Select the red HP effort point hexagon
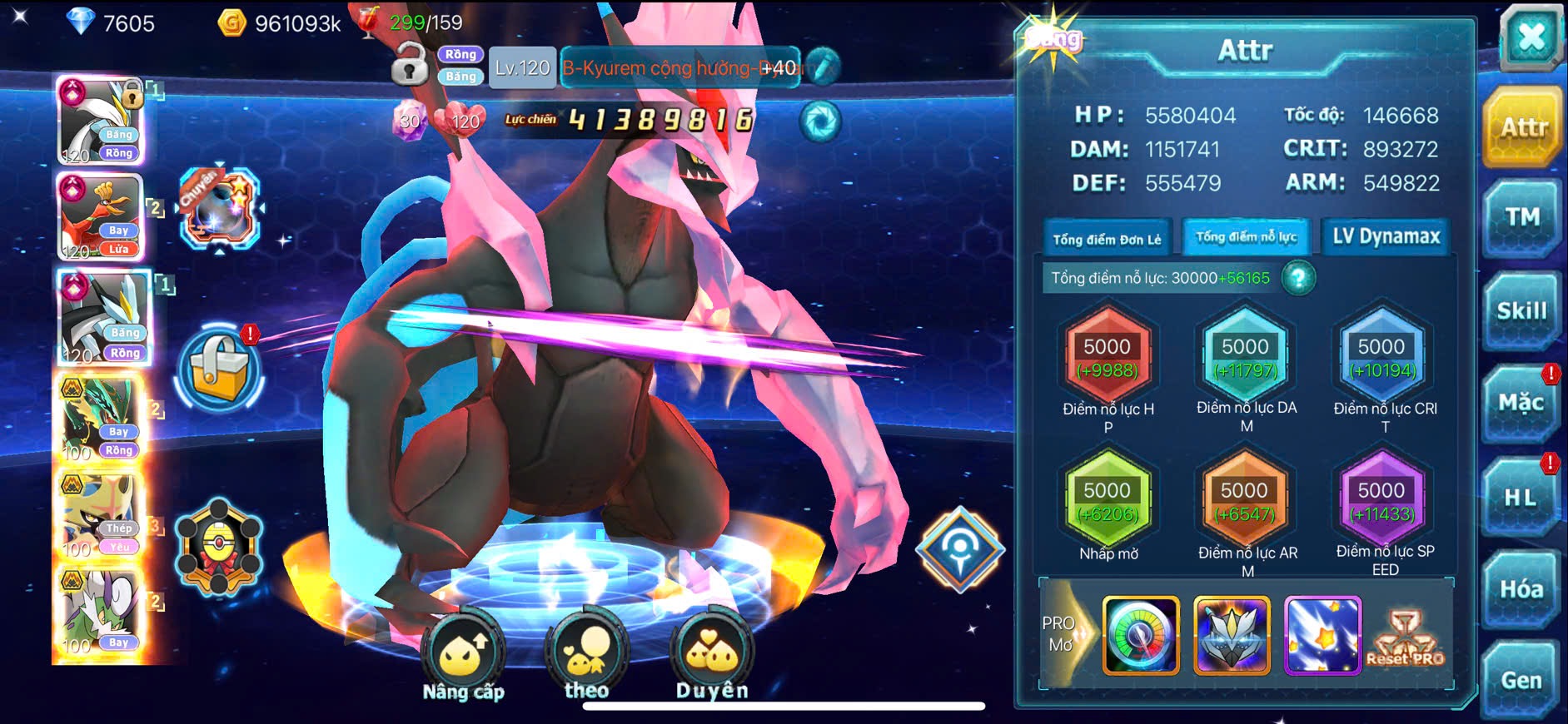1568x724 pixels. point(1108,357)
